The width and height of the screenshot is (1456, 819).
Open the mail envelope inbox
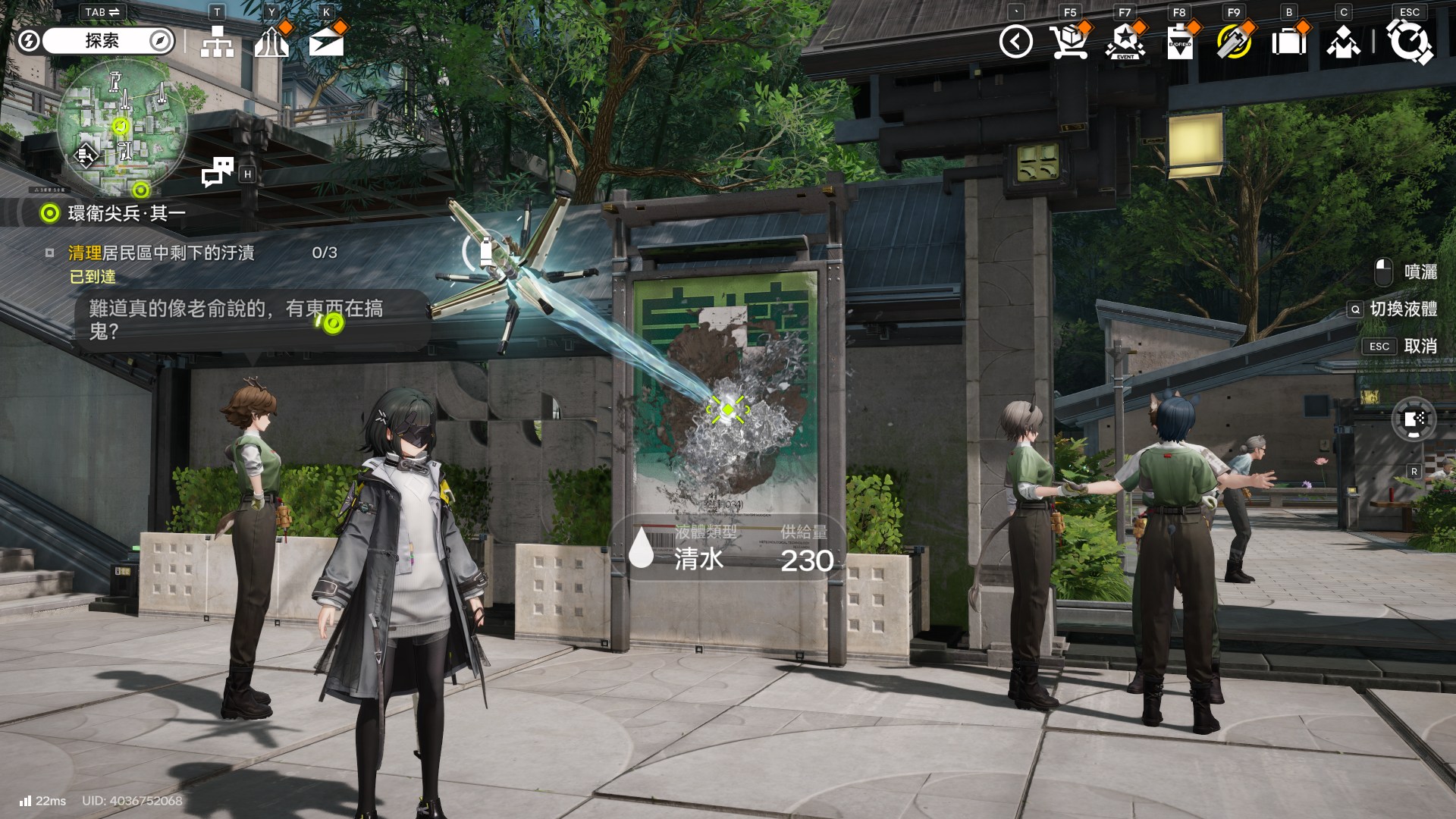[x=326, y=42]
